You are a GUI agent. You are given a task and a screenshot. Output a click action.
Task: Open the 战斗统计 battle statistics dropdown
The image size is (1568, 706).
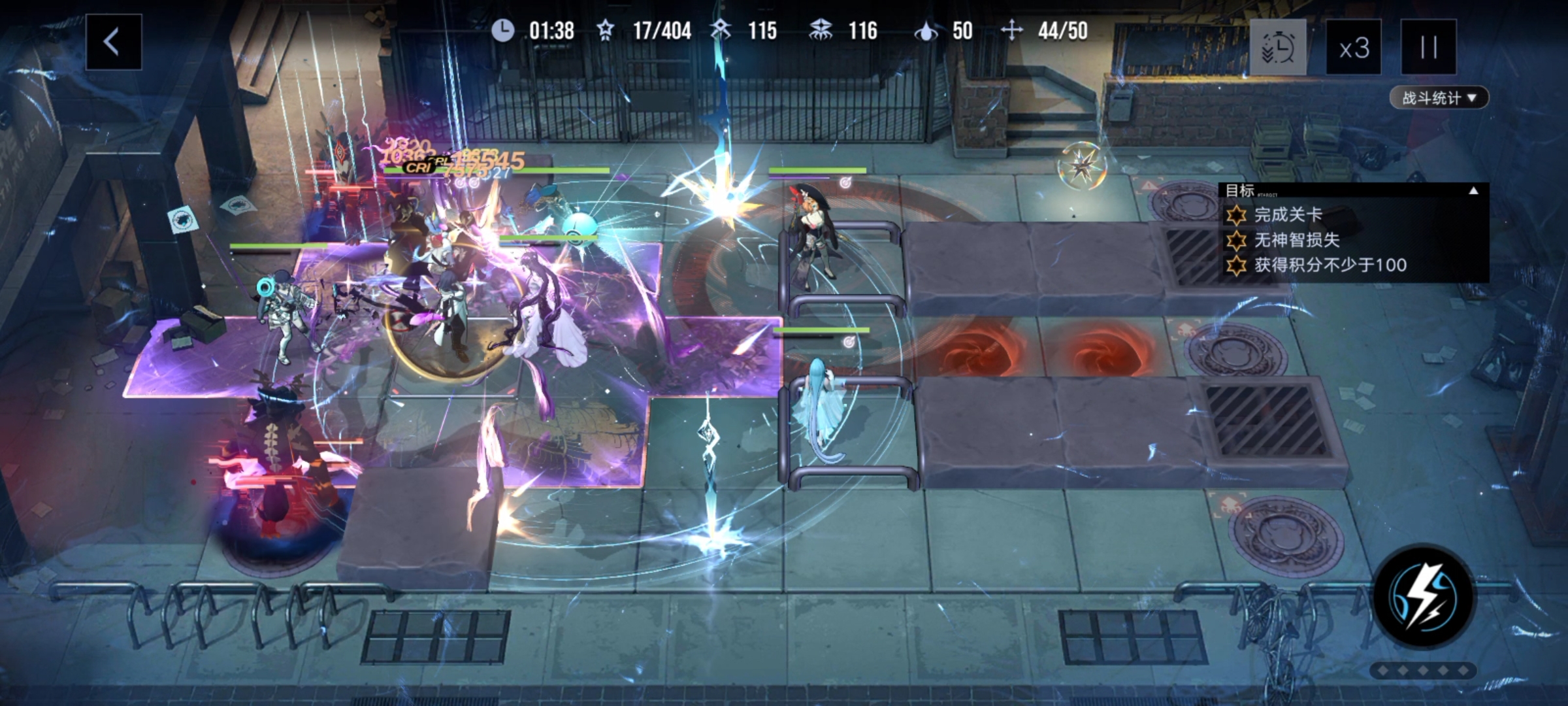[1439, 98]
